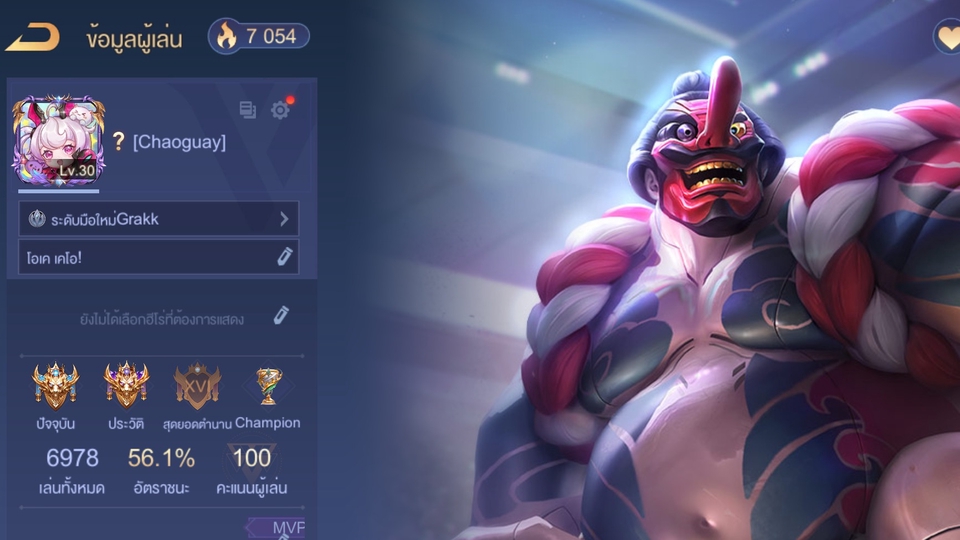Open the XVI legendary badge
This screenshot has width=960, height=540.
(x=197, y=384)
